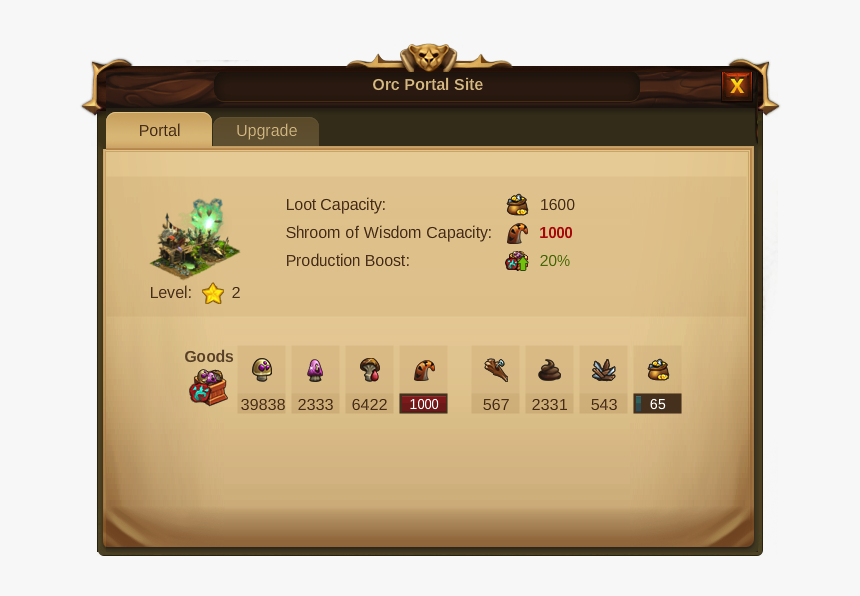Choose the purple mushroom goods slot showing 2333

pos(316,379)
